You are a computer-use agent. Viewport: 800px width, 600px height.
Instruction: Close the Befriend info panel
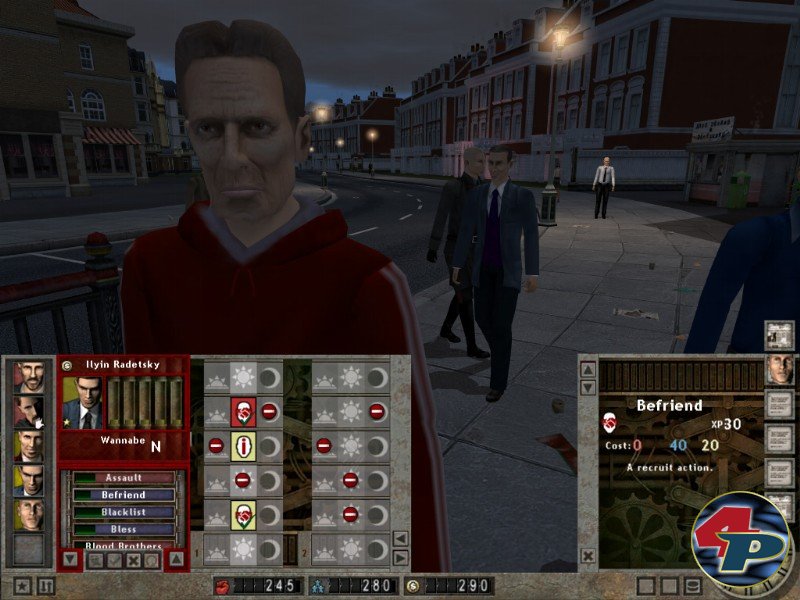click(x=588, y=555)
